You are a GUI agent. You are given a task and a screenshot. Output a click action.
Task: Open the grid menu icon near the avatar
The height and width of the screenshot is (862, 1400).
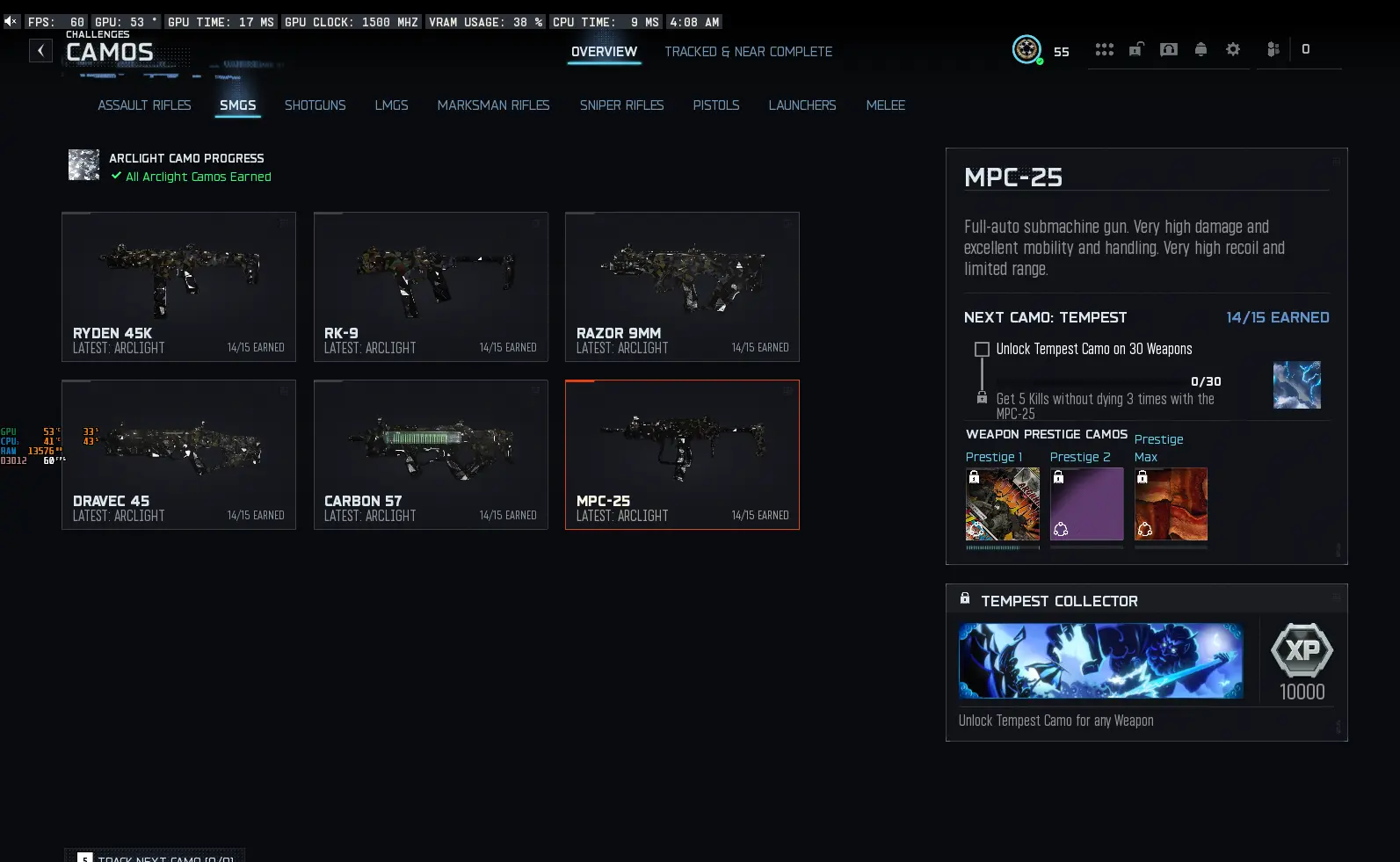click(x=1105, y=50)
